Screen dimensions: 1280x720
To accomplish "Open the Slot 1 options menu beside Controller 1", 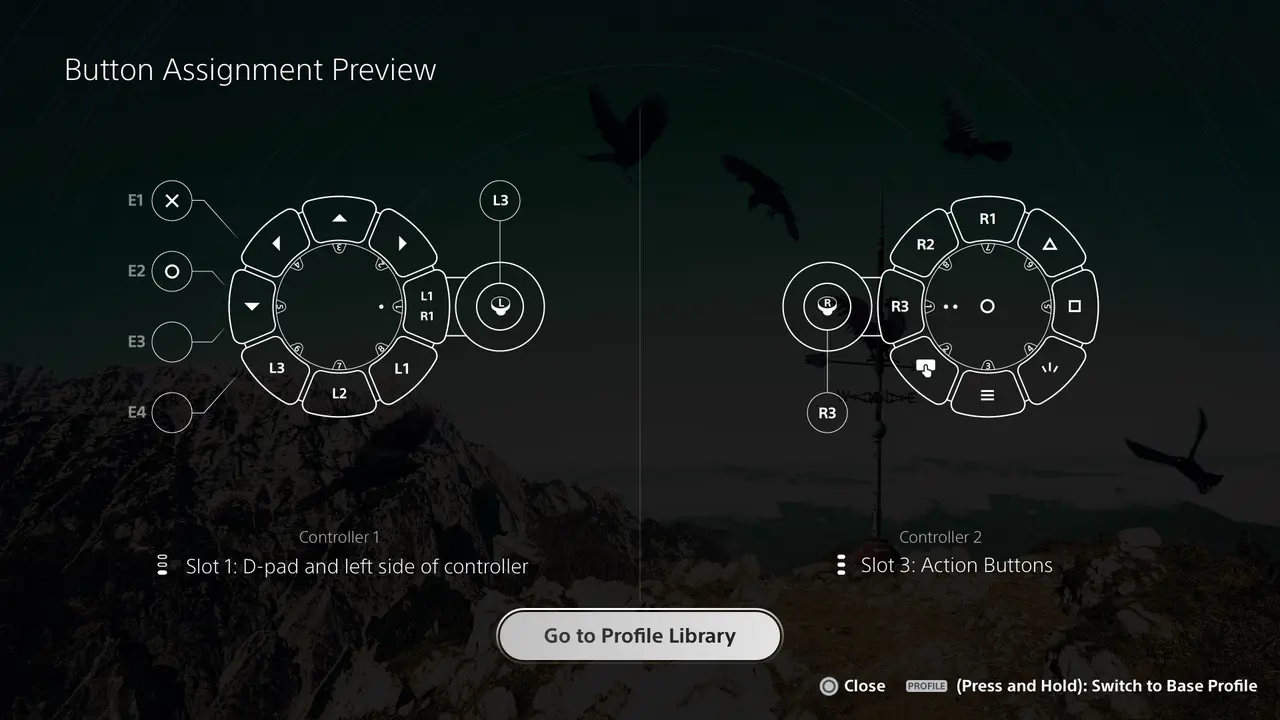I will pos(163,564).
